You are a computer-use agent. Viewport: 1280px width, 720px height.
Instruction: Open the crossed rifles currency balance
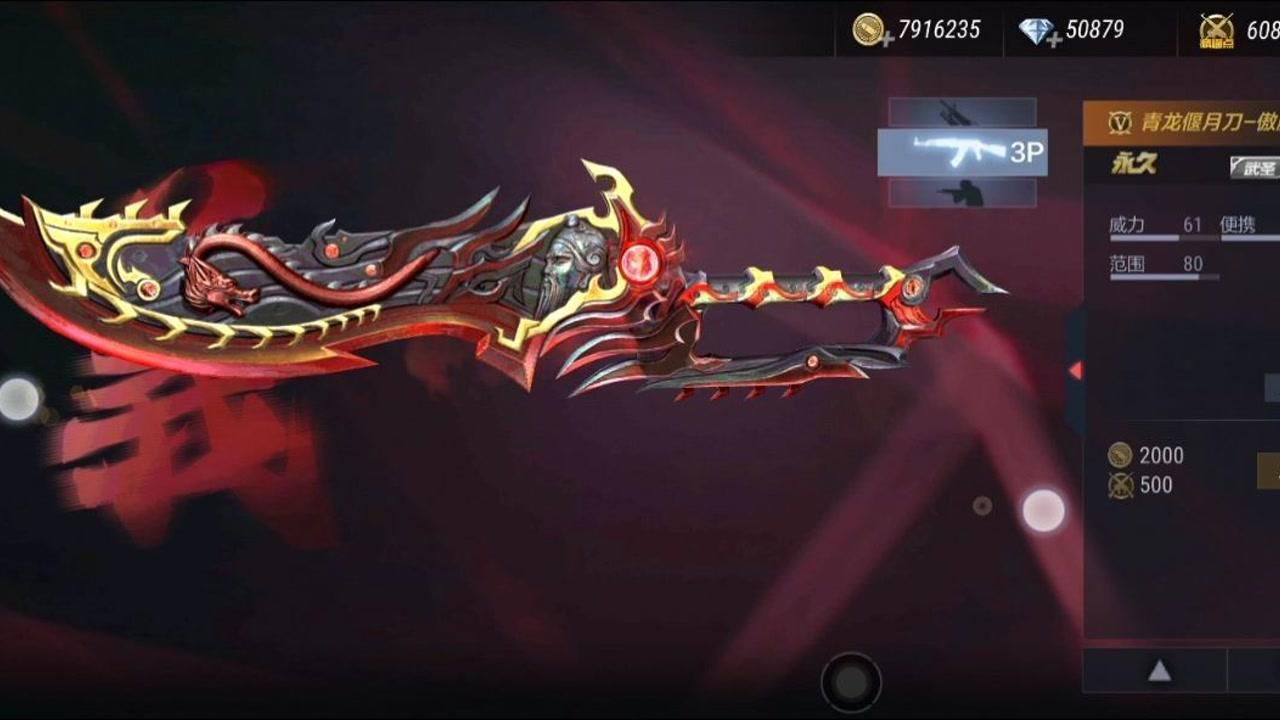(x=1218, y=30)
